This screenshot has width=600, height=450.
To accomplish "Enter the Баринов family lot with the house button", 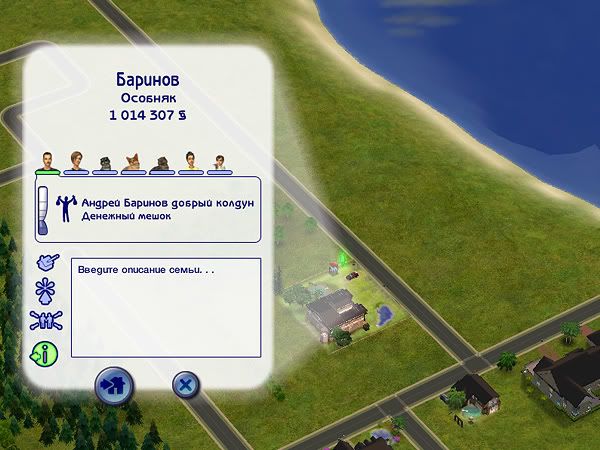I will pyautogui.click(x=113, y=384).
